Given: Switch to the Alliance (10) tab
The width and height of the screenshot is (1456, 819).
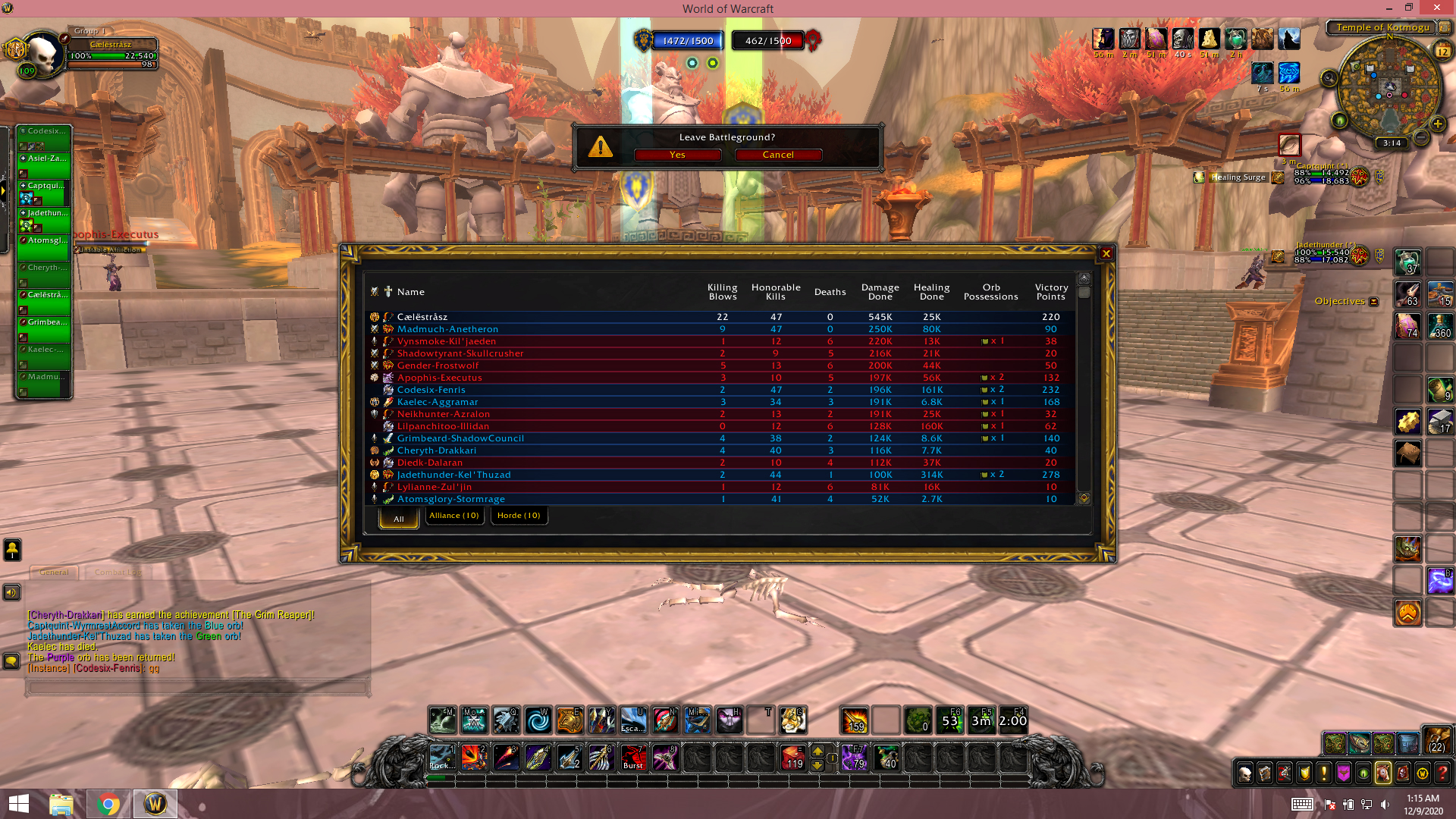Looking at the screenshot, I should [454, 516].
